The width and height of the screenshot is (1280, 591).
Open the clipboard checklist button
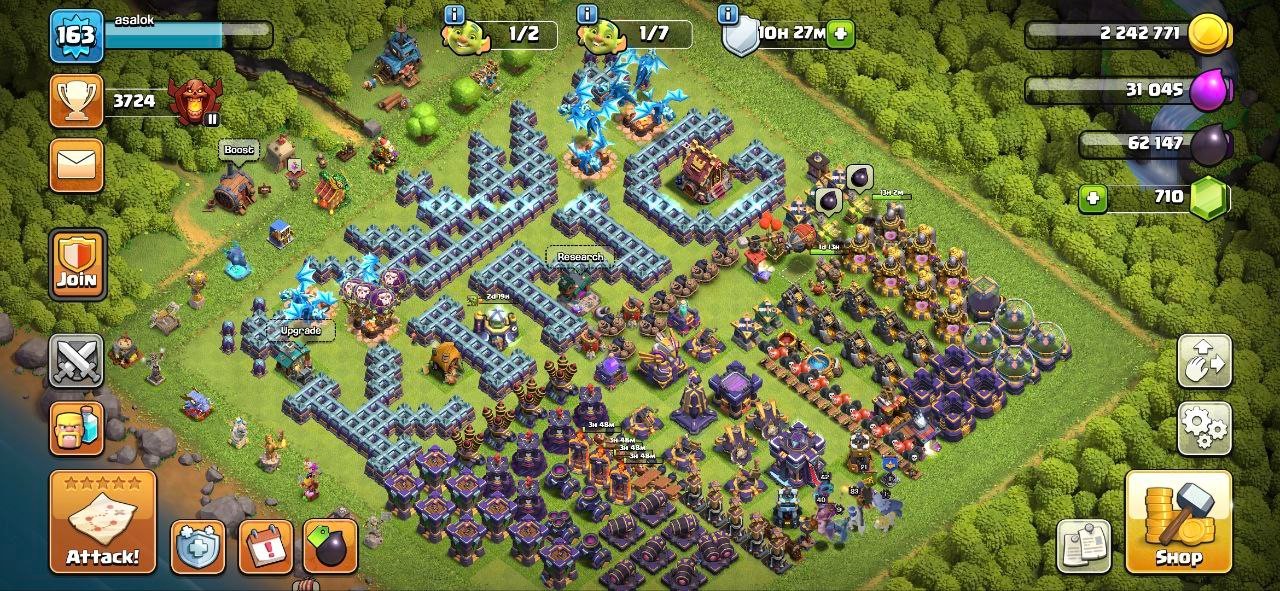pos(1084,546)
